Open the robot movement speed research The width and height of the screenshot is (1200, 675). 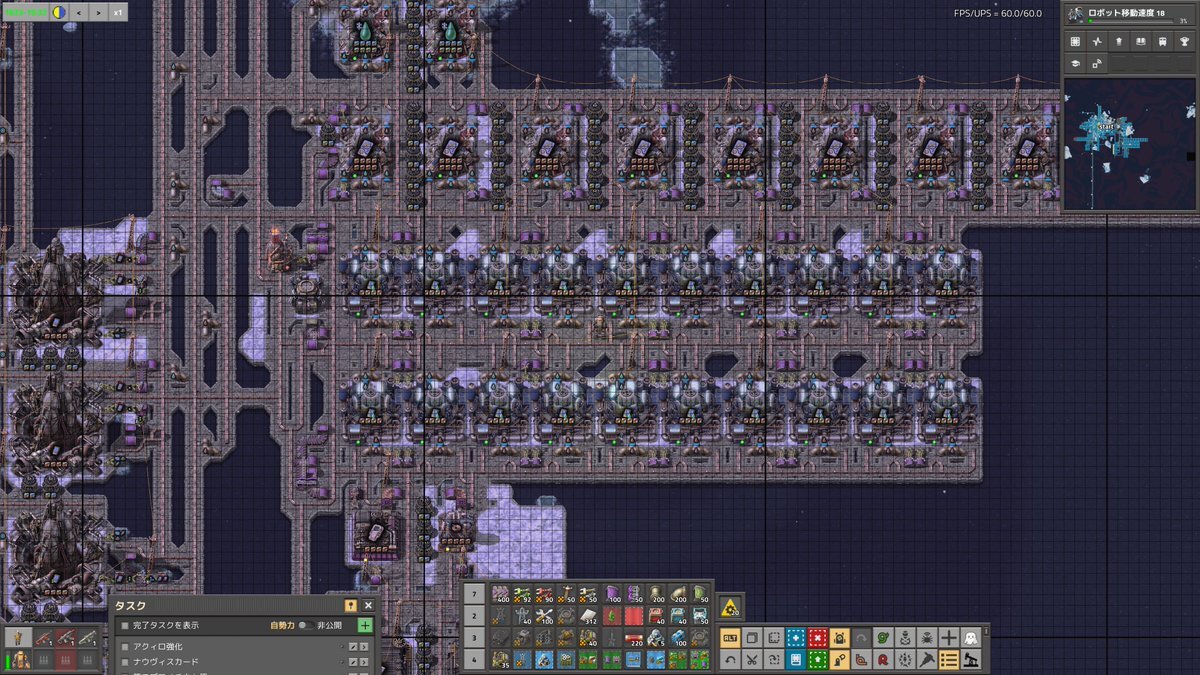1130,14
